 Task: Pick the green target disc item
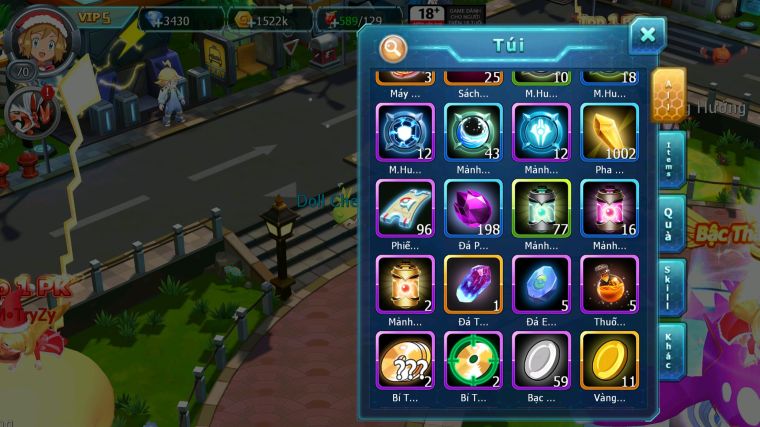473,359
